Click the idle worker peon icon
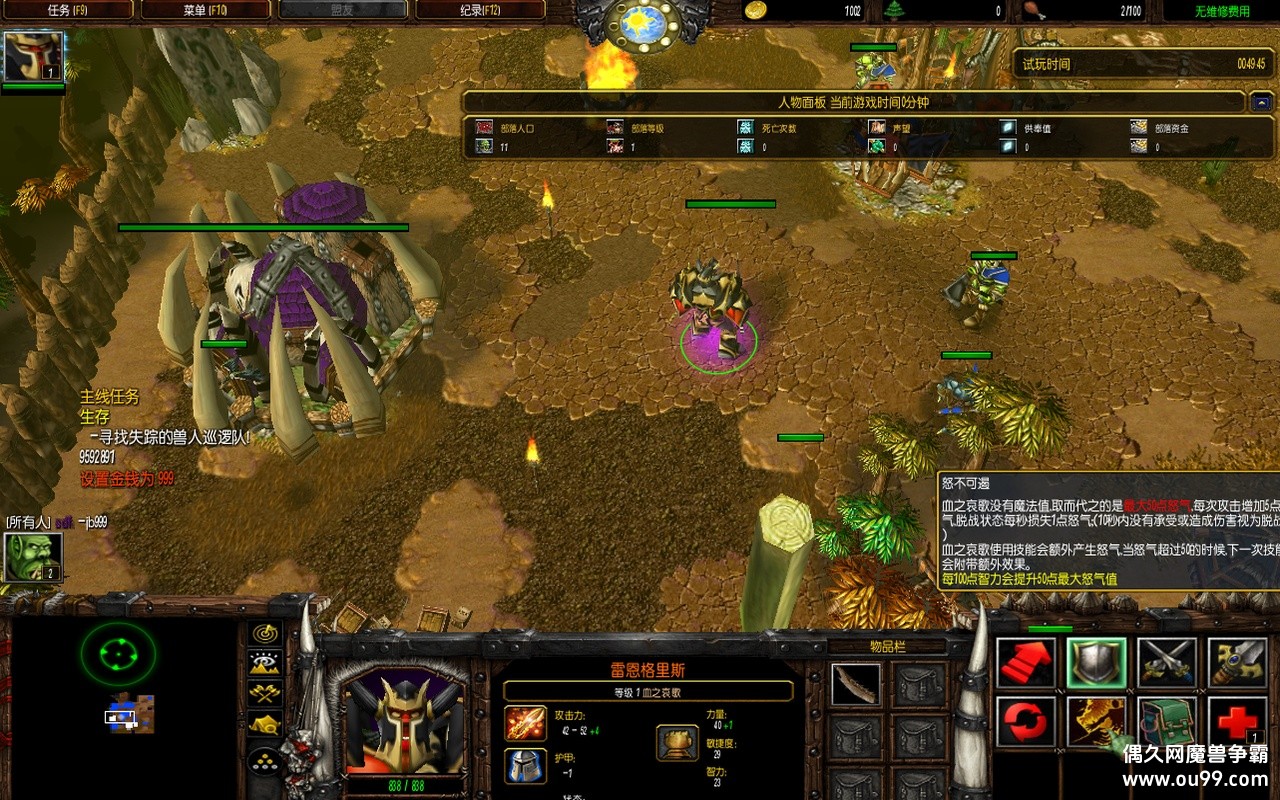 (x=34, y=557)
